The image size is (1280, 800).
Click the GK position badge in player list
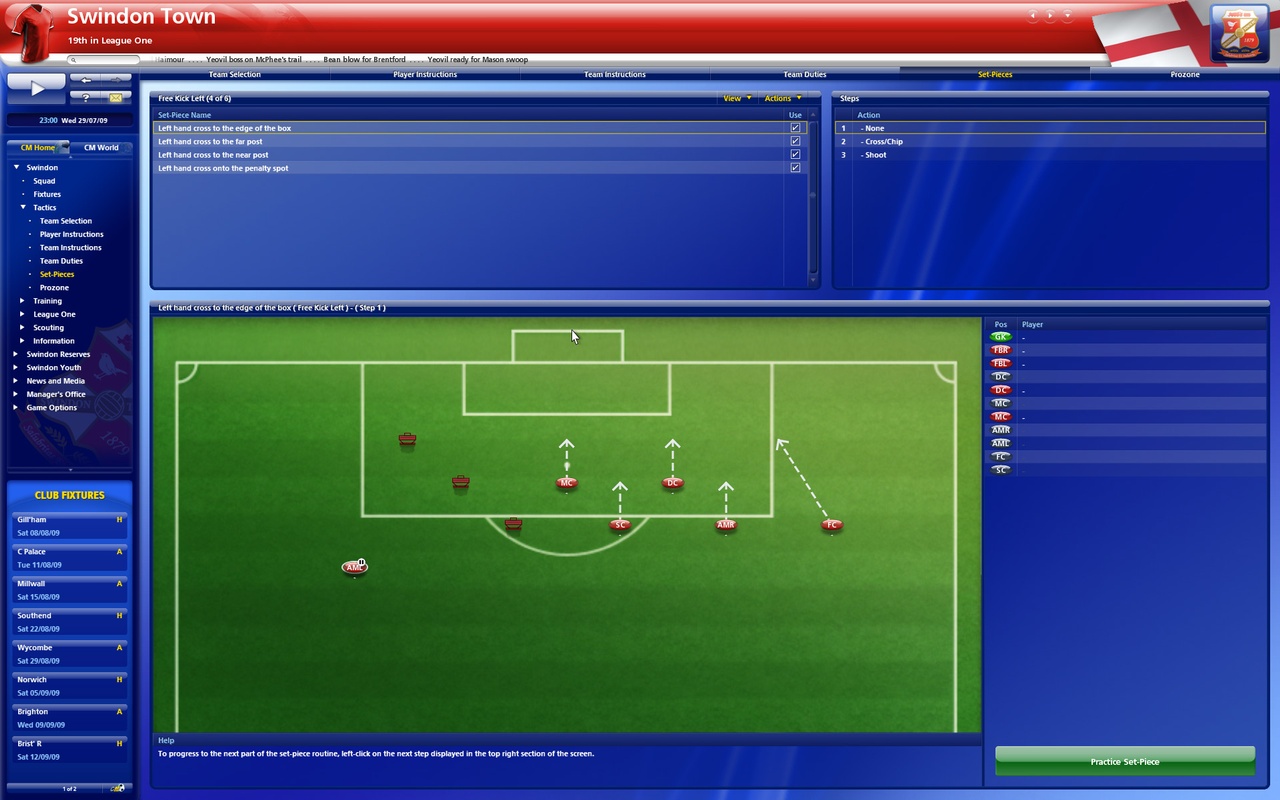tap(1000, 337)
